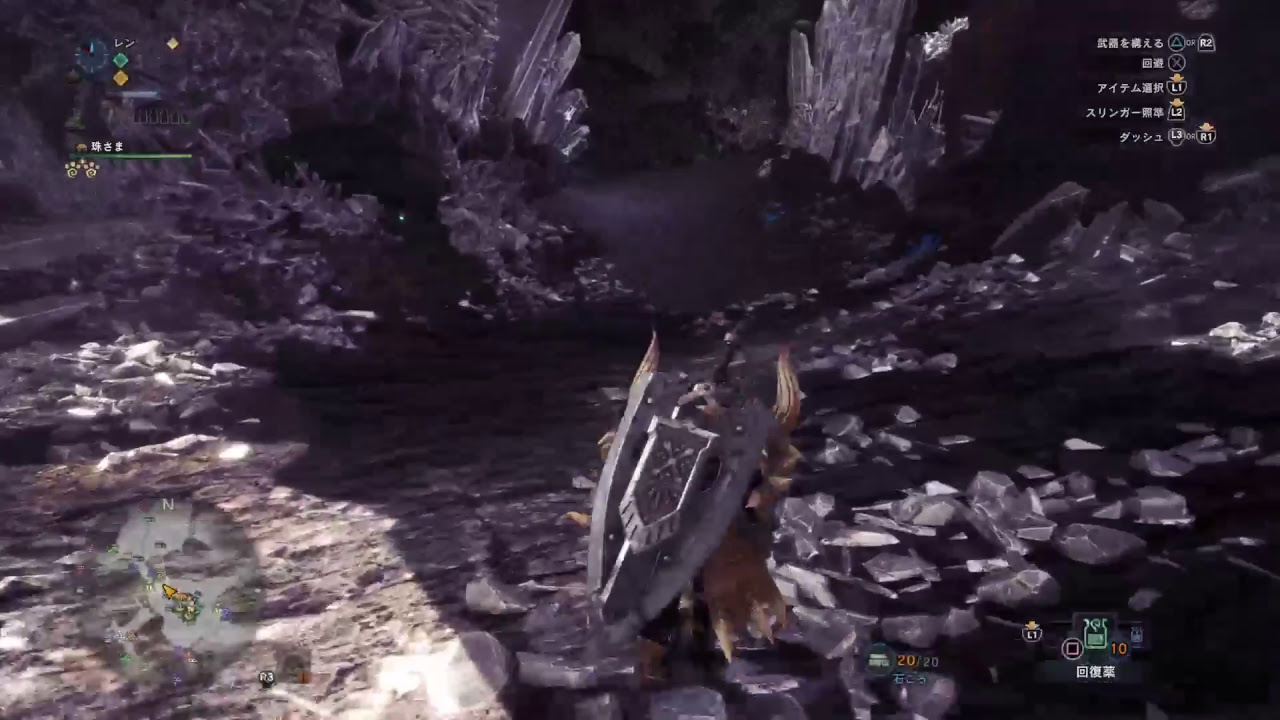Image resolution: width=1280 pixels, height=720 pixels.
Task: Click 珠さま's green health bar
Action: [x=128, y=156]
